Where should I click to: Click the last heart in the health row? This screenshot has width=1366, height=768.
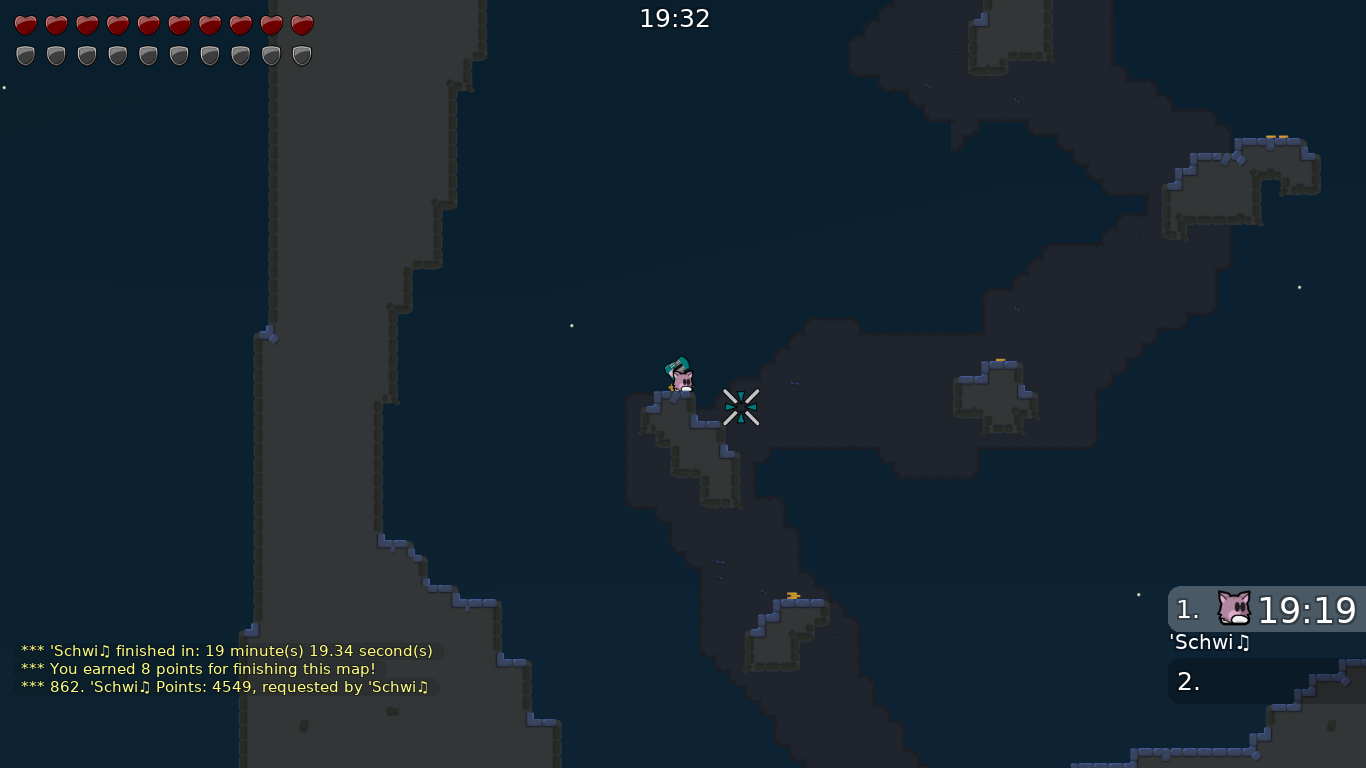click(301, 25)
